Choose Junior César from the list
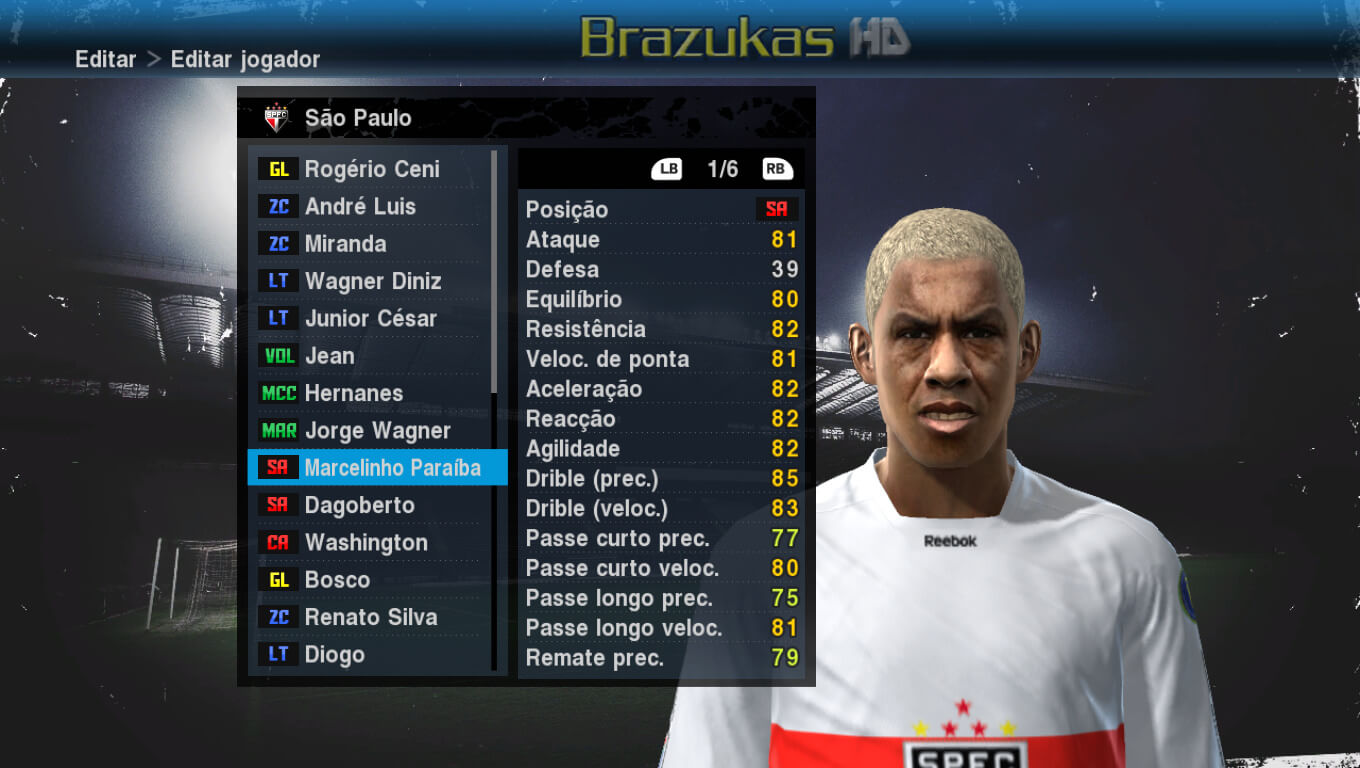1360x768 pixels. (x=370, y=319)
